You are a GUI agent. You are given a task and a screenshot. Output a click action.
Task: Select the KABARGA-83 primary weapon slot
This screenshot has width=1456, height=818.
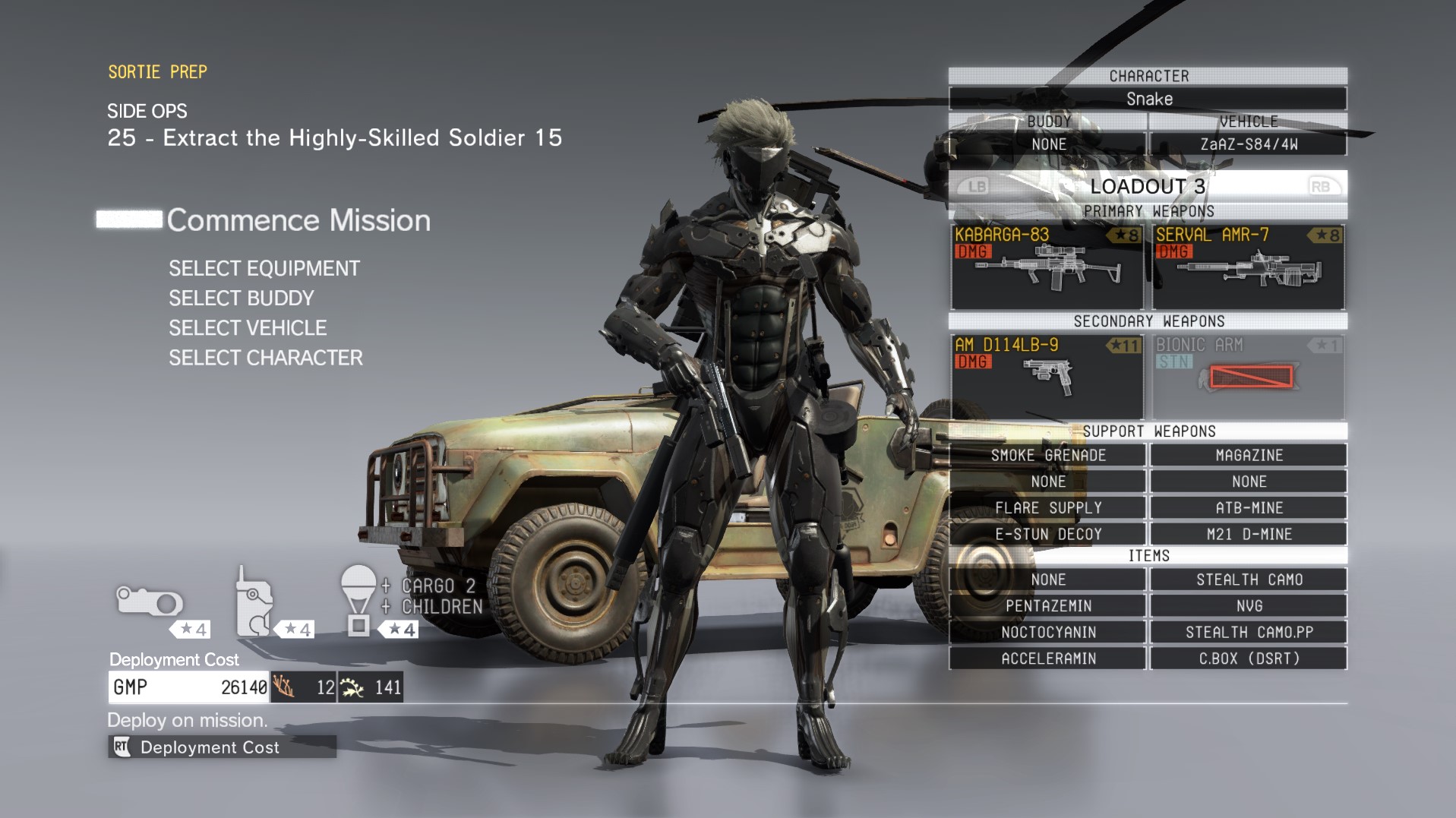point(1047,267)
